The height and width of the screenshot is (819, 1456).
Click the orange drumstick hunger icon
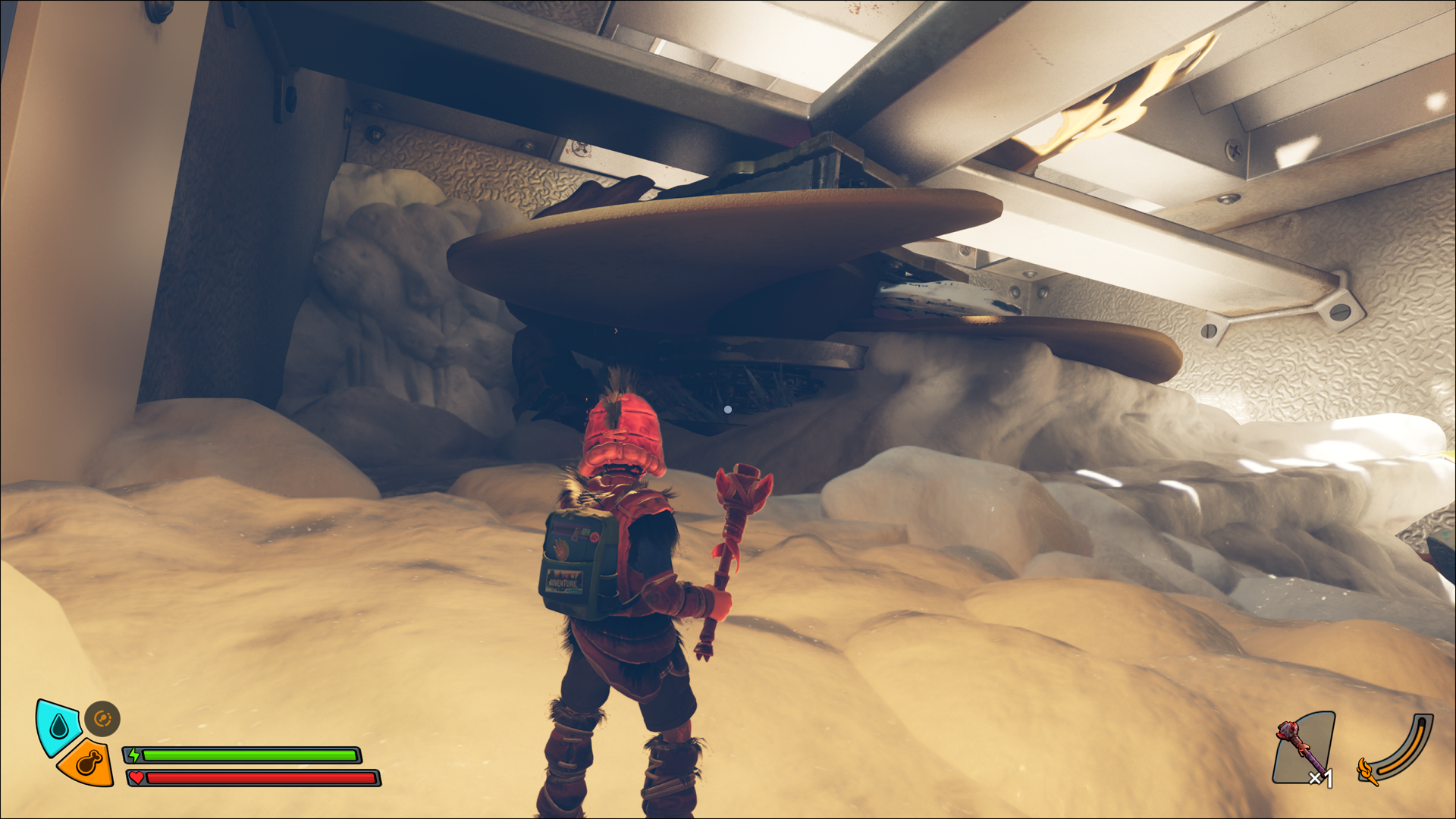[88, 762]
